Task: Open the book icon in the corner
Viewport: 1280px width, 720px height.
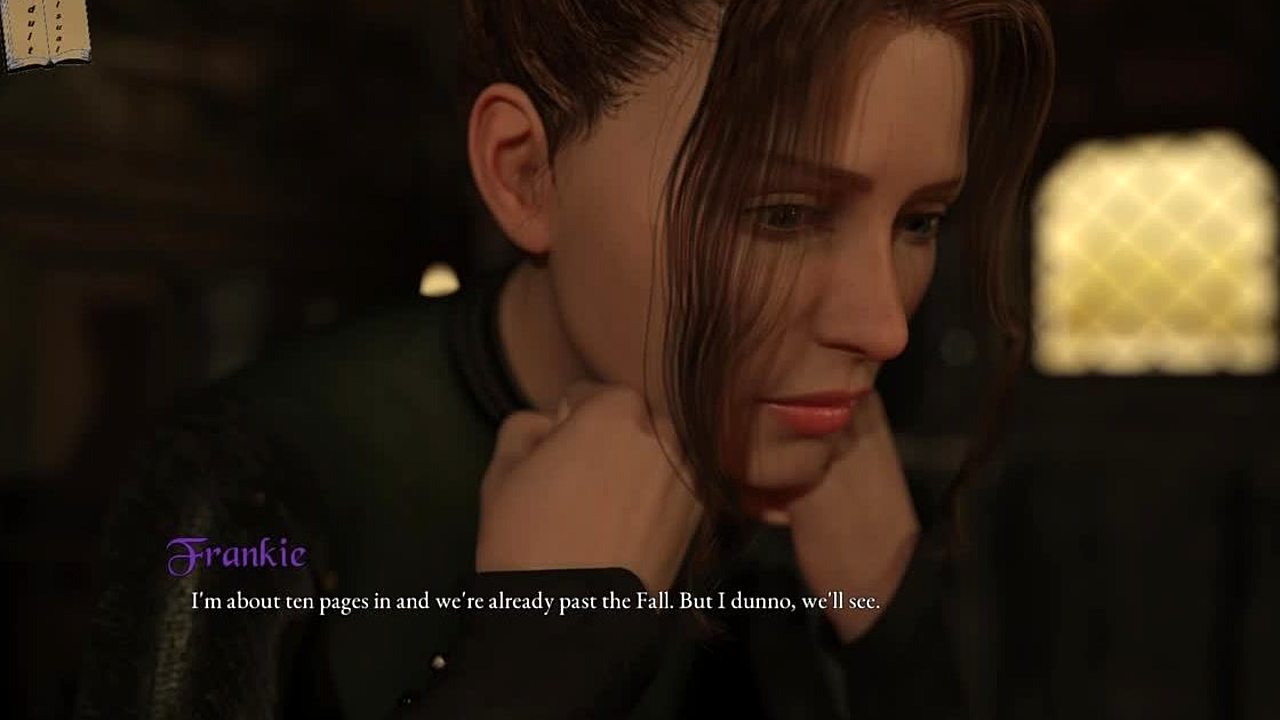Action: coord(45,32)
